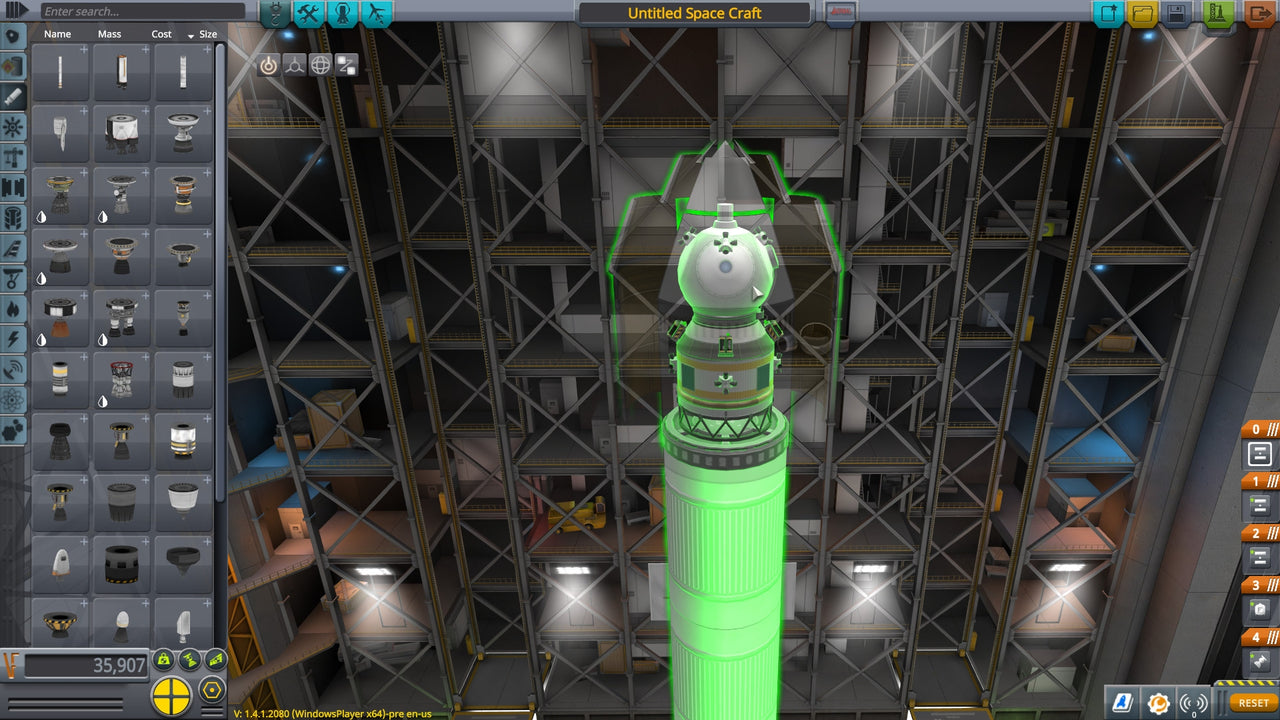
Task: Launch the rocket using the green launch icon
Action: [1216, 14]
